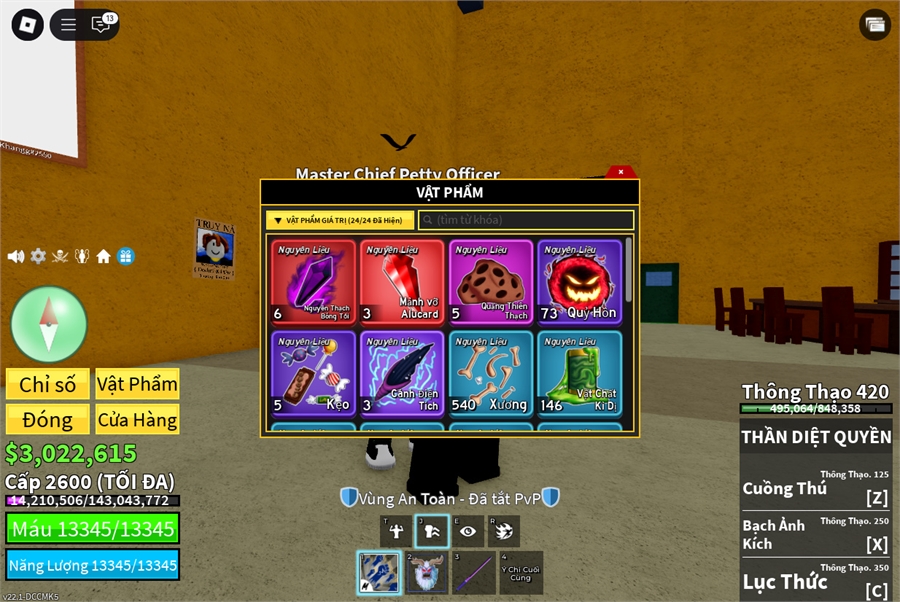Open the Roblox chat button

click(x=101, y=25)
